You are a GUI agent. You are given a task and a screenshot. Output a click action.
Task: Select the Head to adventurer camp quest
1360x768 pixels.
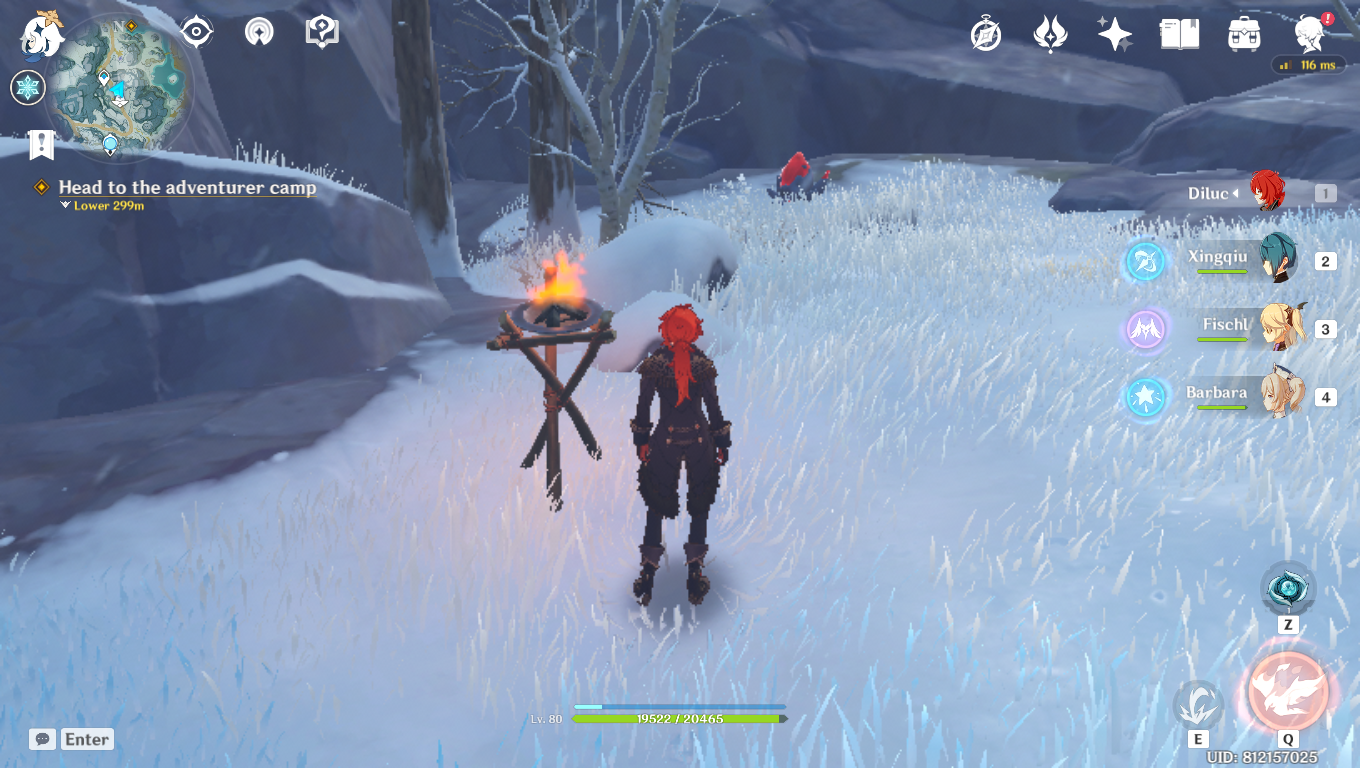coord(185,187)
